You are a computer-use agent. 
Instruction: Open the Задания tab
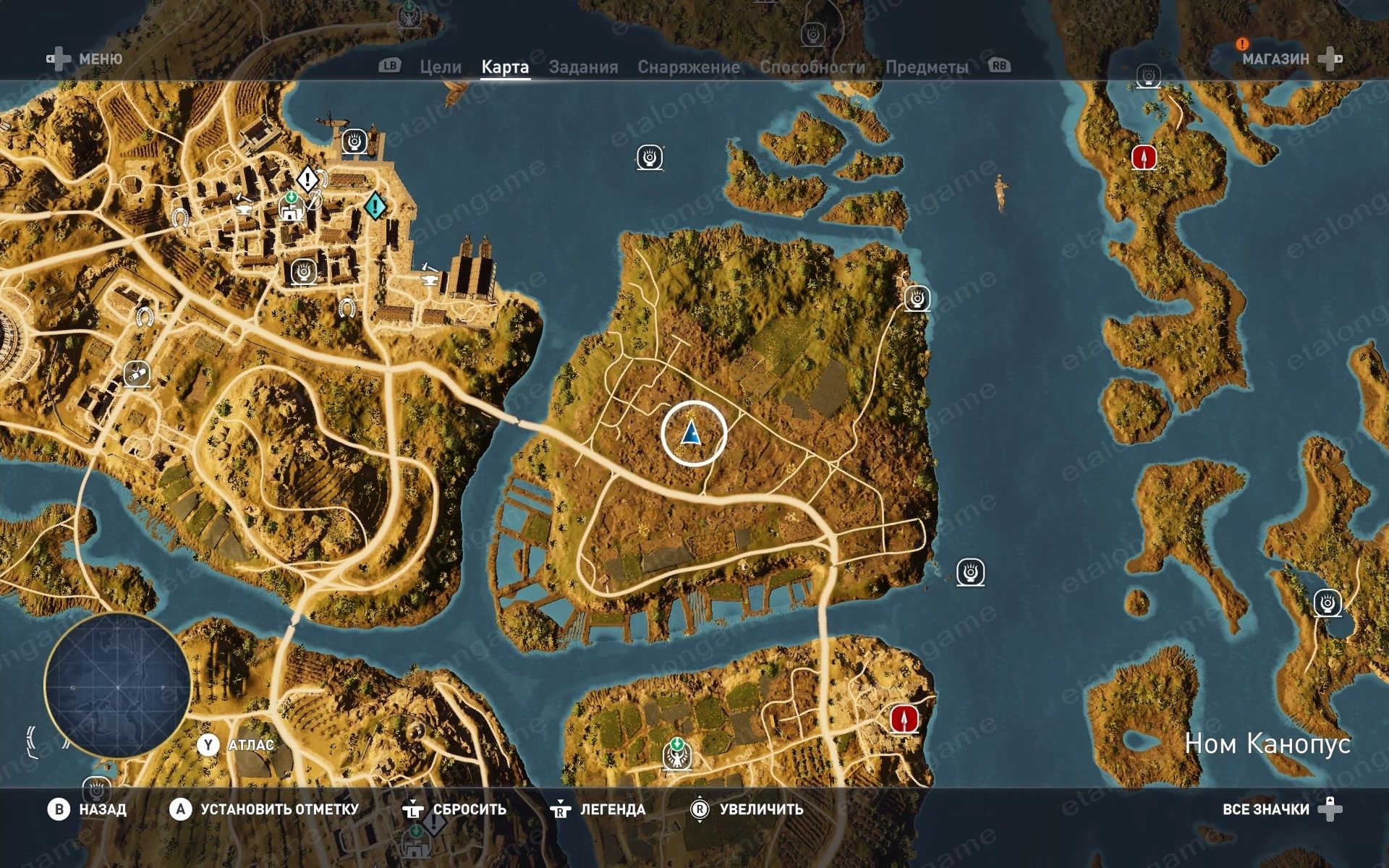[x=583, y=67]
